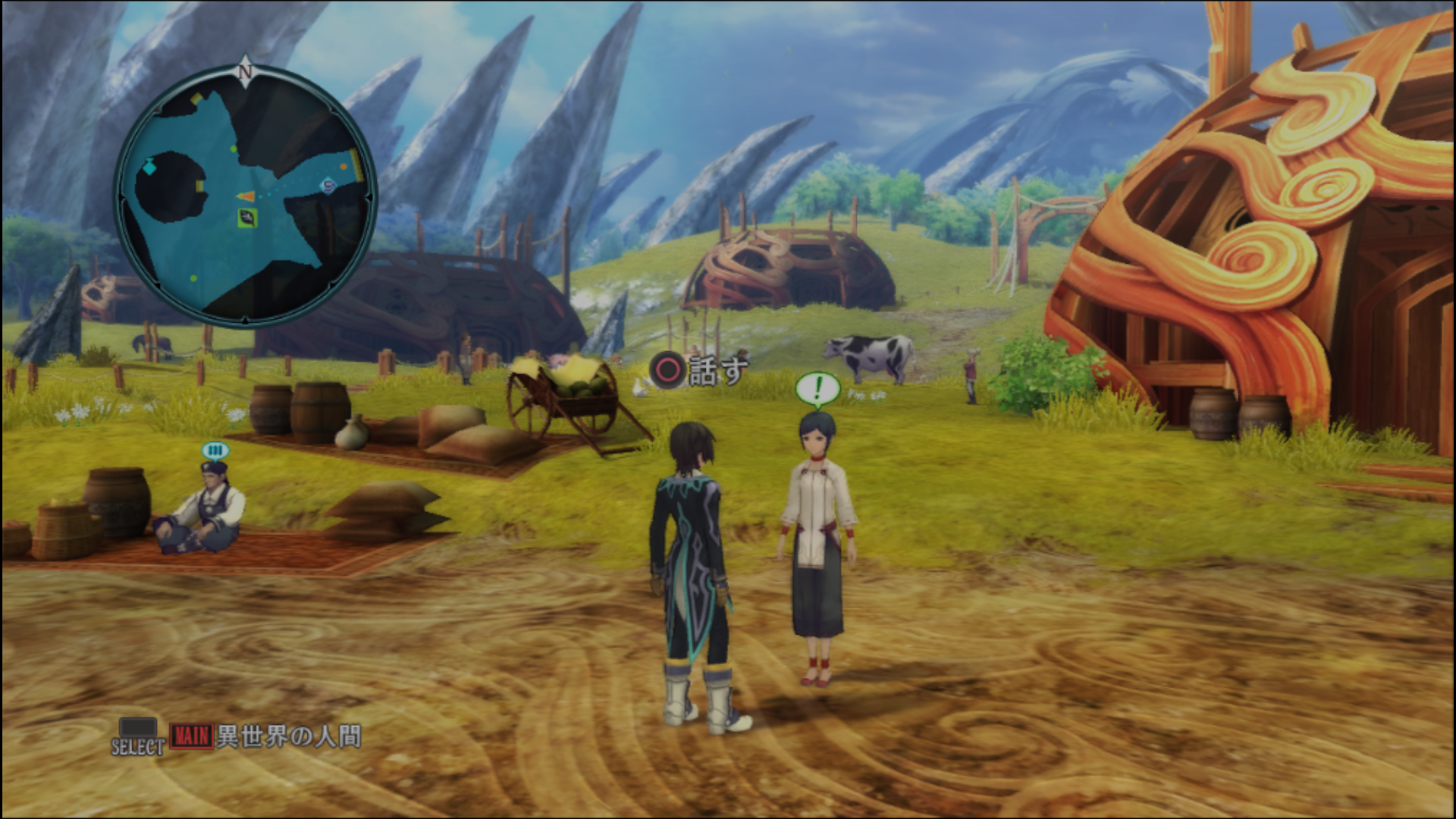Click the green exclamation bubble above the woman
Viewport: 1456px width, 819px height.
817,390
